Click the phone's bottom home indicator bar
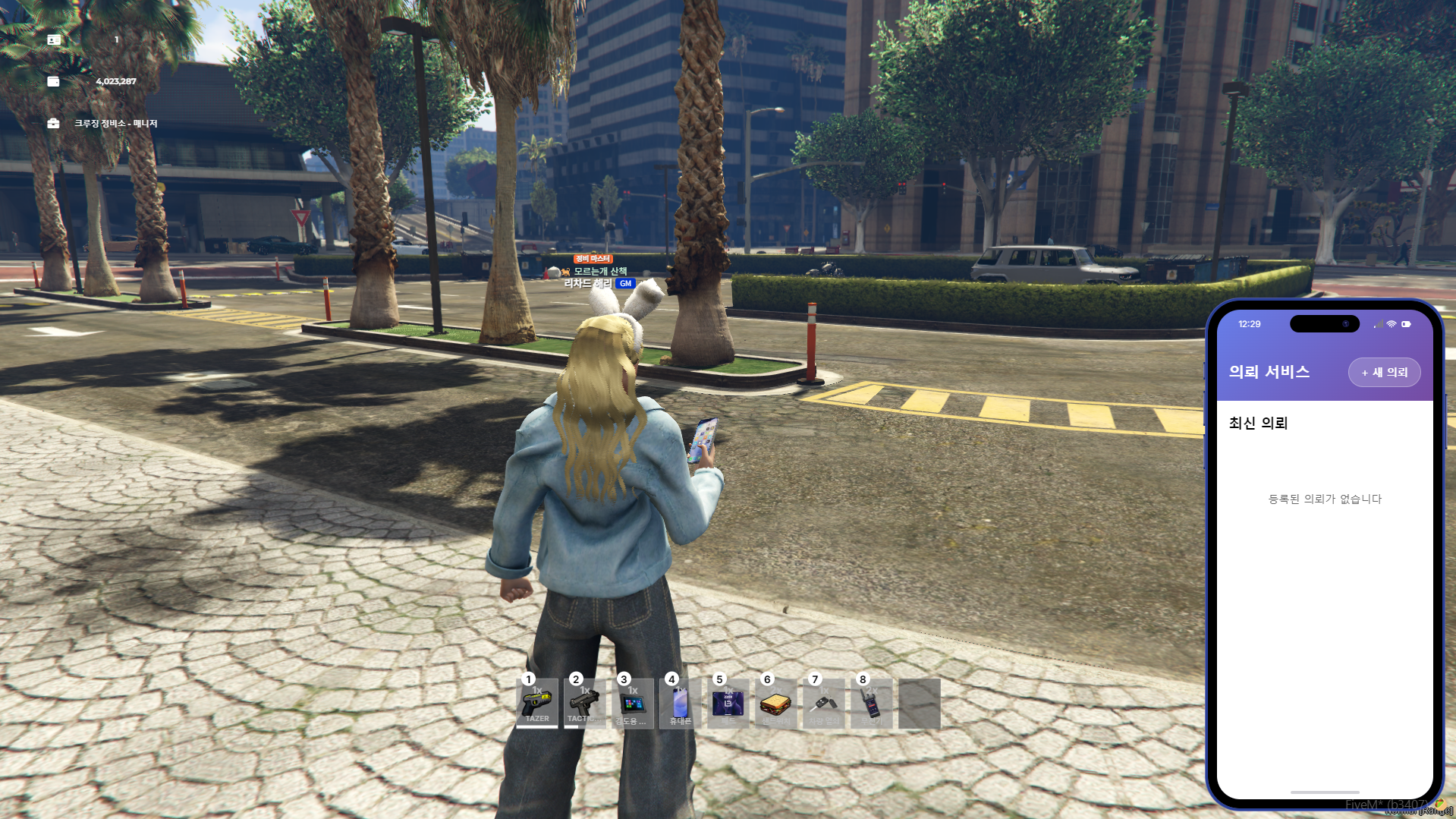 point(1325,792)
